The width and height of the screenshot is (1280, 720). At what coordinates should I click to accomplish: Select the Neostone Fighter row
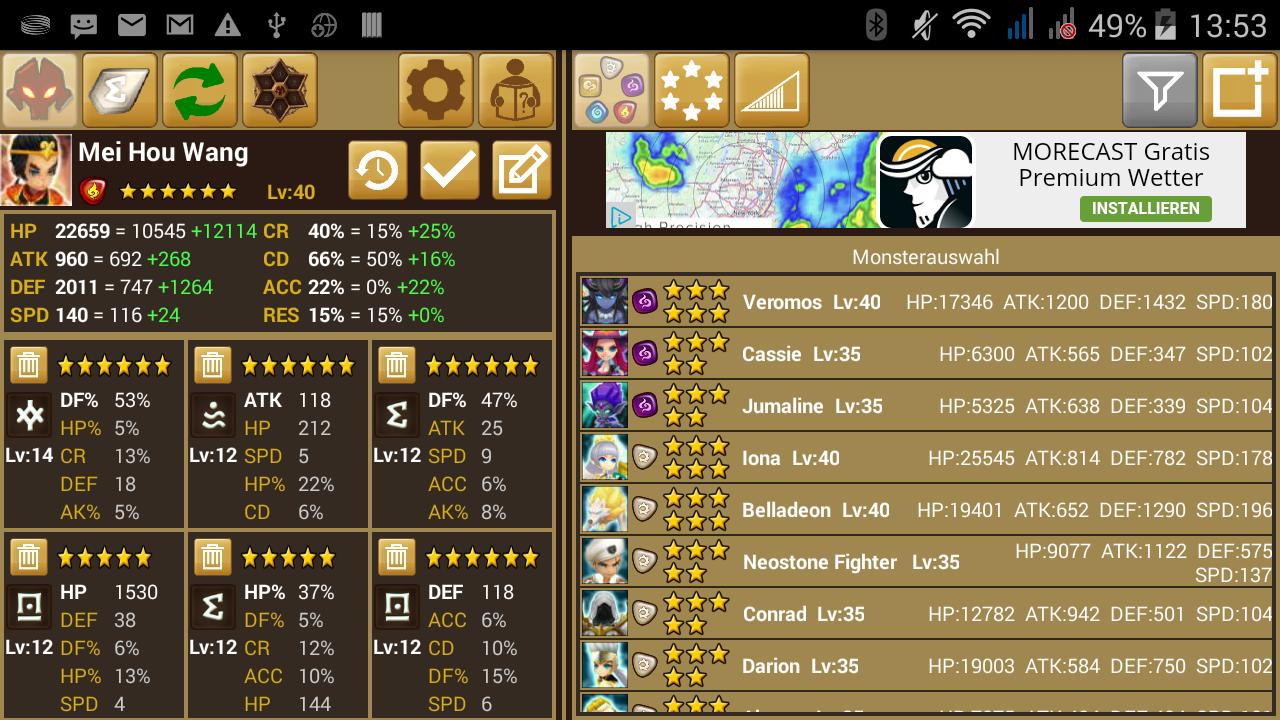926,562
